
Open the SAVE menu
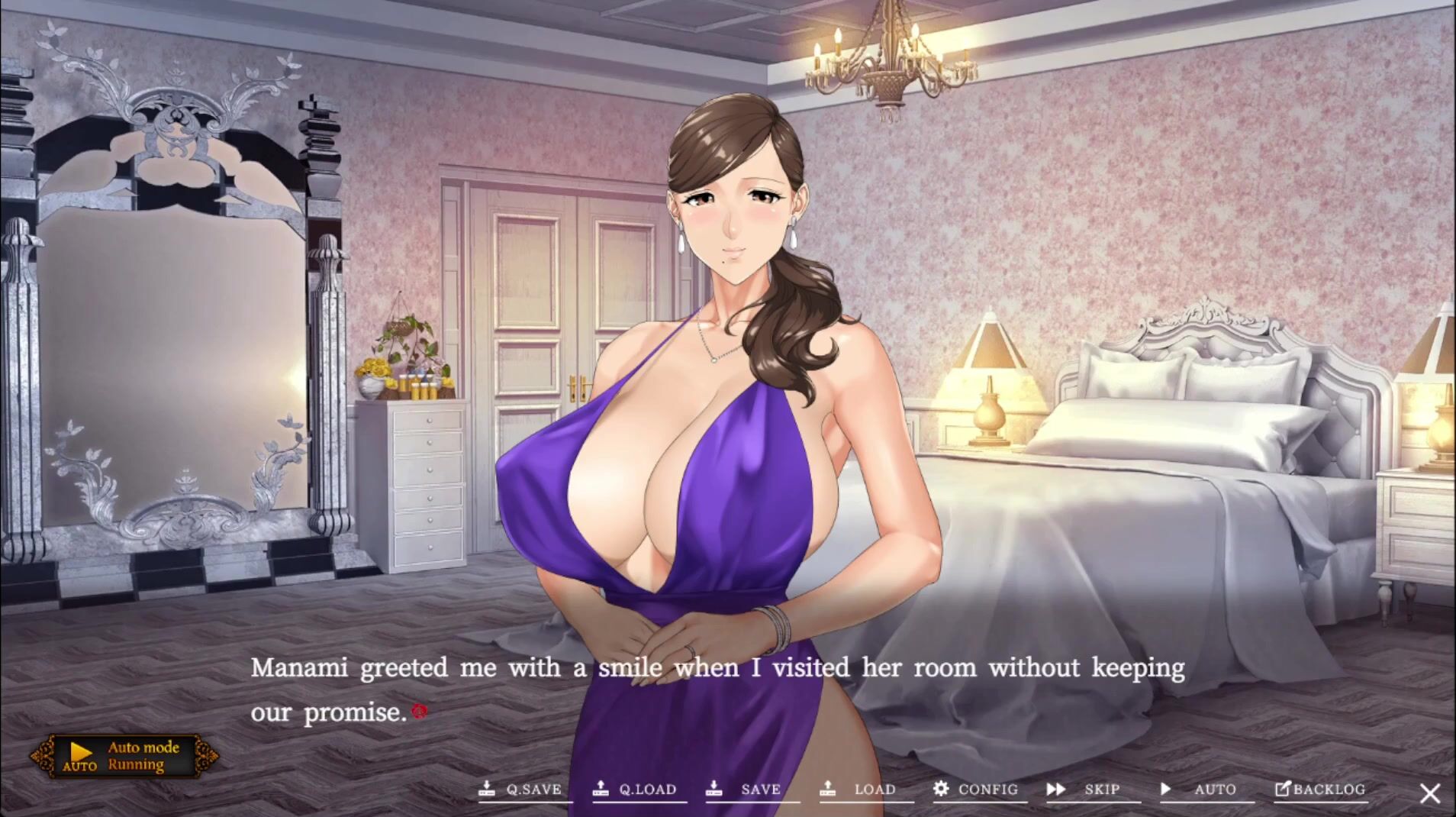click(749, 790)
